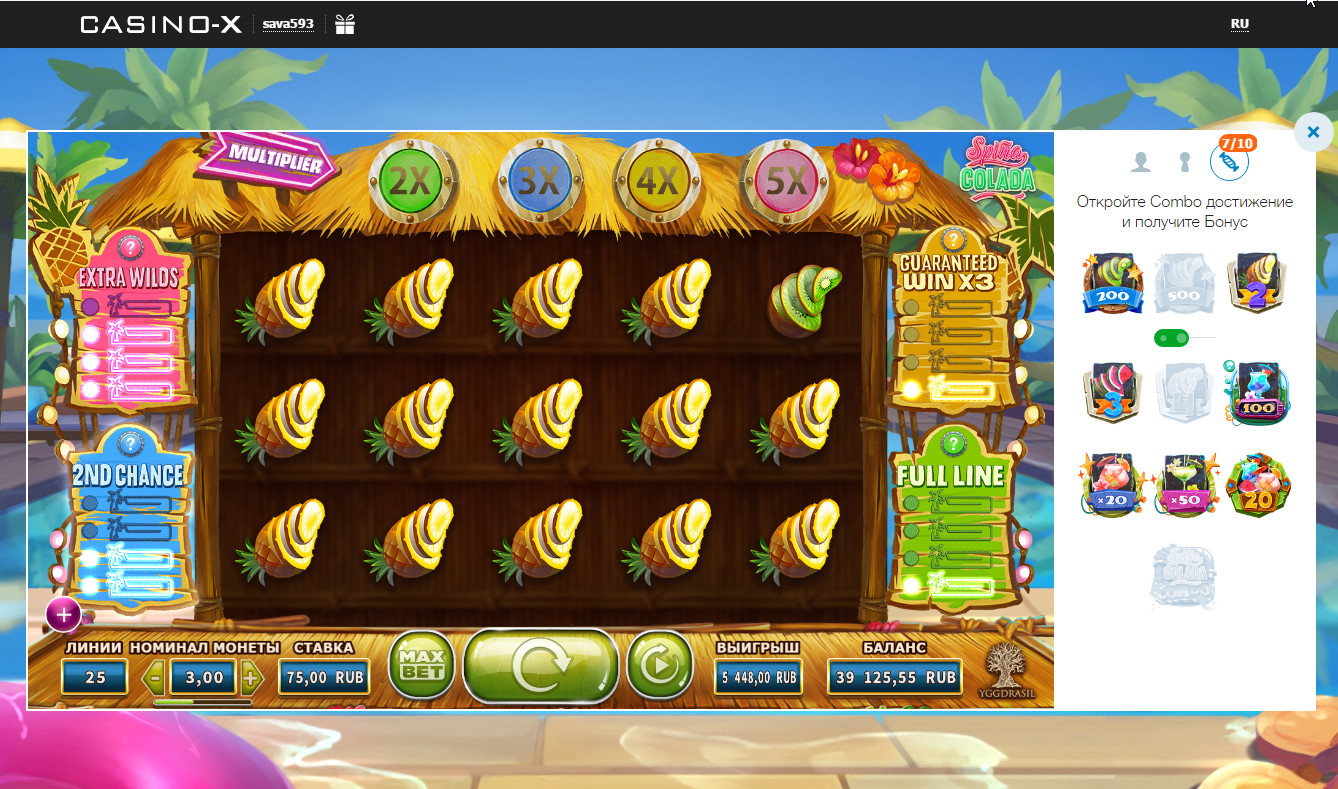Toggle the green achievement switch
Viewport: 1338px width, 789px height.
click(1170, 338)
